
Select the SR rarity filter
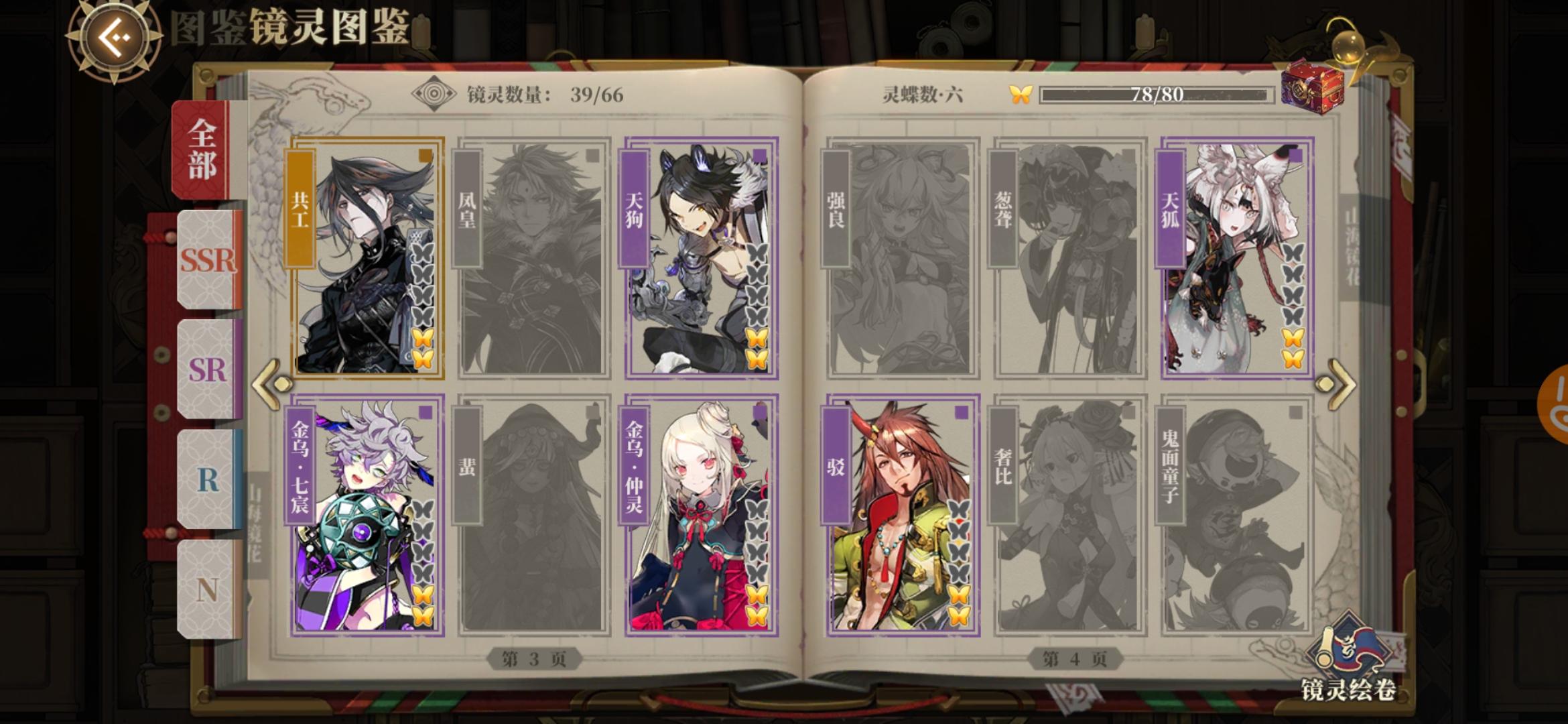click(205, 372)
